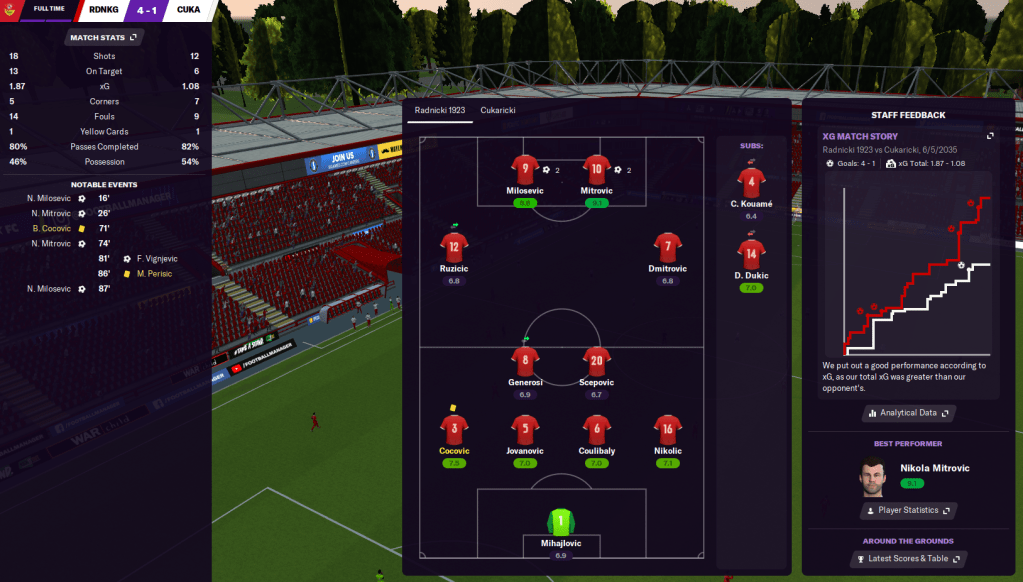
Task: Select Mitrovic number 10 shirt on the pitch
Action: click(596, 169)
